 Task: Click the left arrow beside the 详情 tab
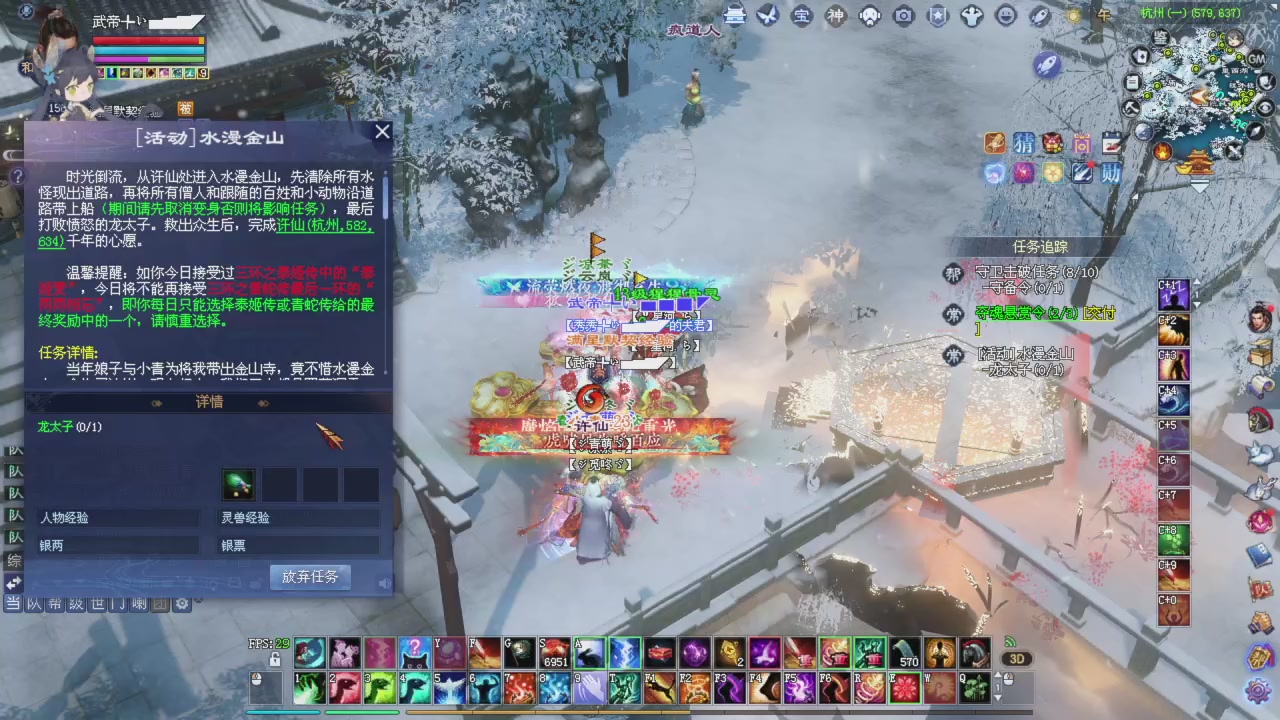point(156,402)
